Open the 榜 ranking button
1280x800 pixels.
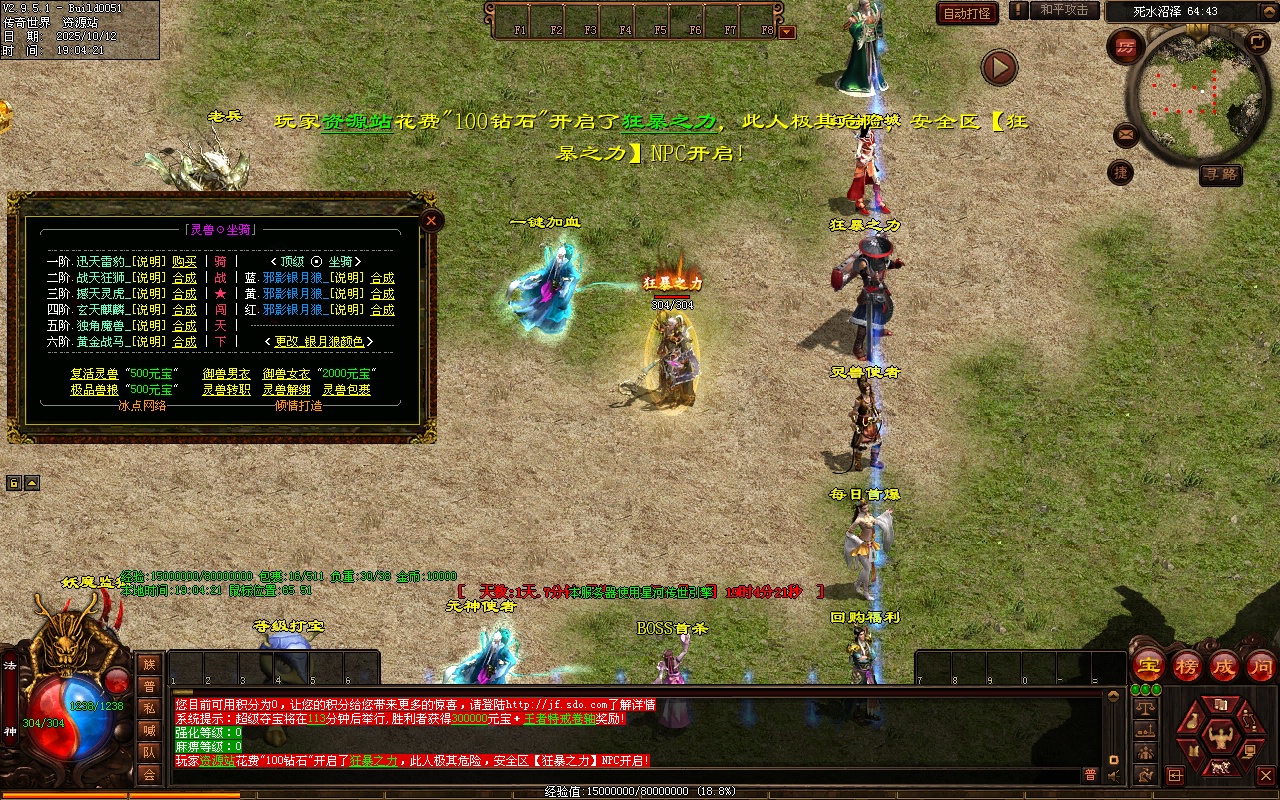[1186, 666]
